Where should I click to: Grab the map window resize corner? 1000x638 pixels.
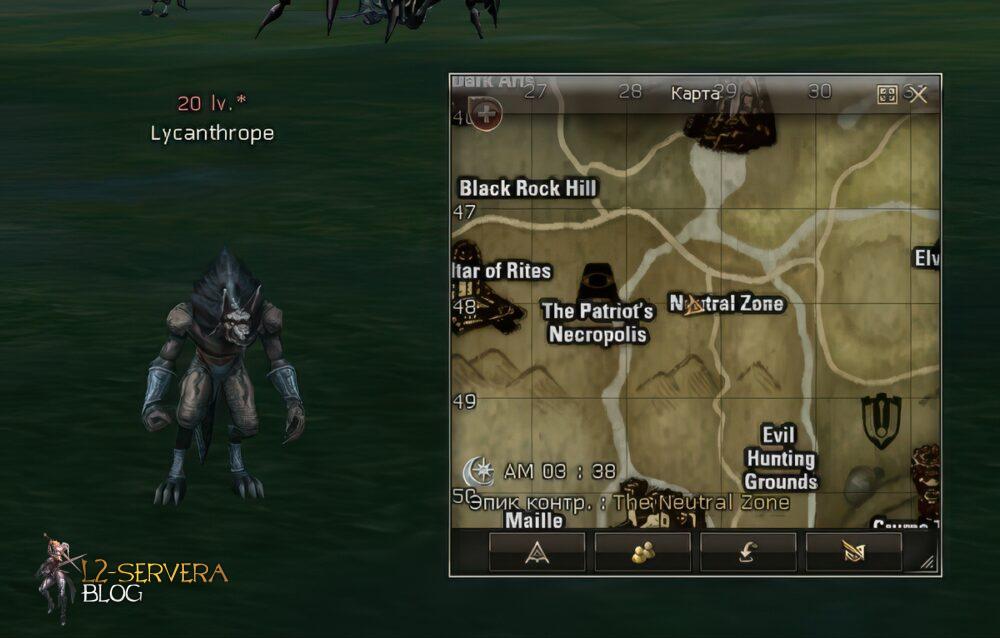928,564
